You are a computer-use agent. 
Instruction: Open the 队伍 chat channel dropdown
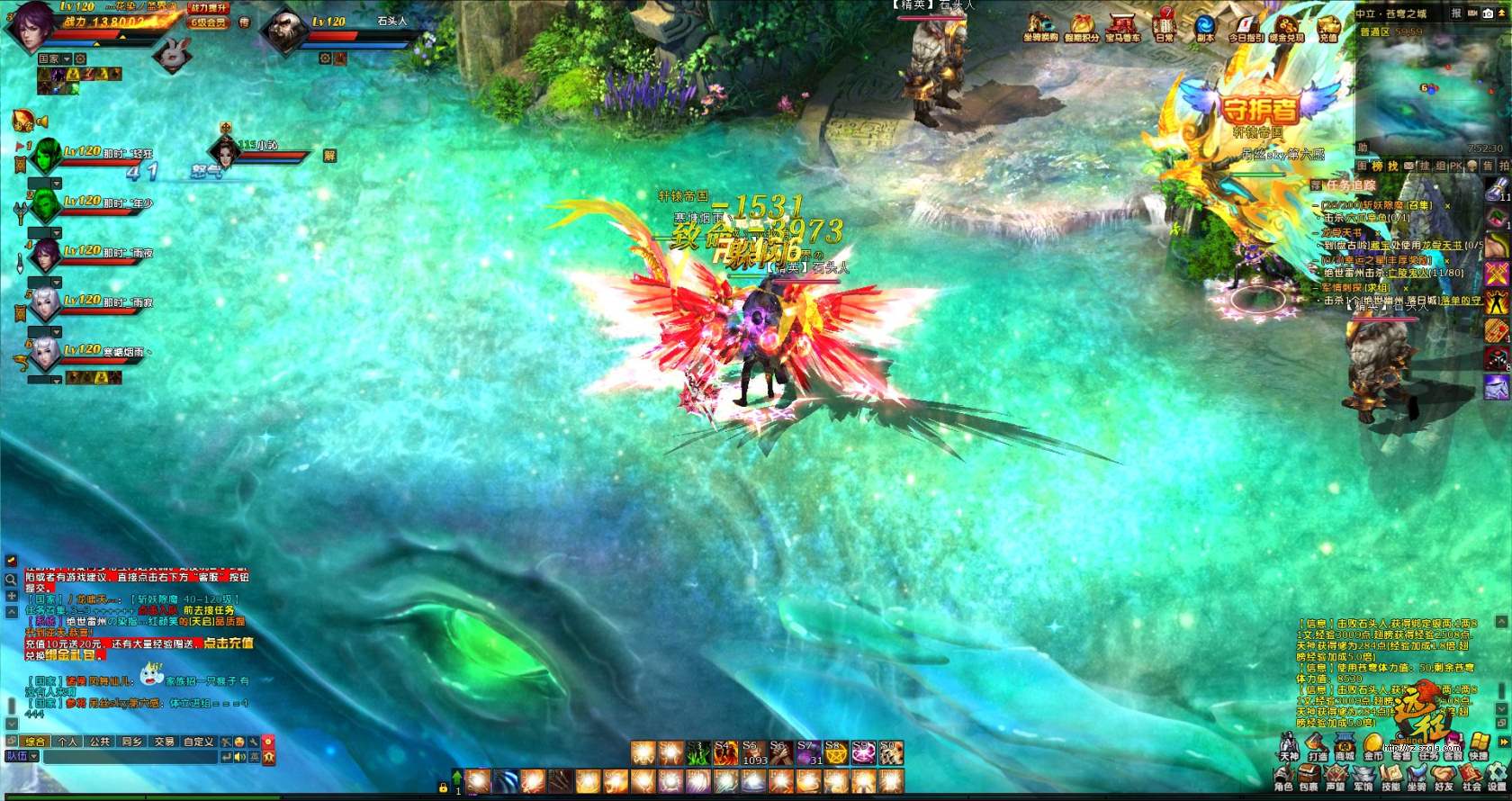pos(22,757)
